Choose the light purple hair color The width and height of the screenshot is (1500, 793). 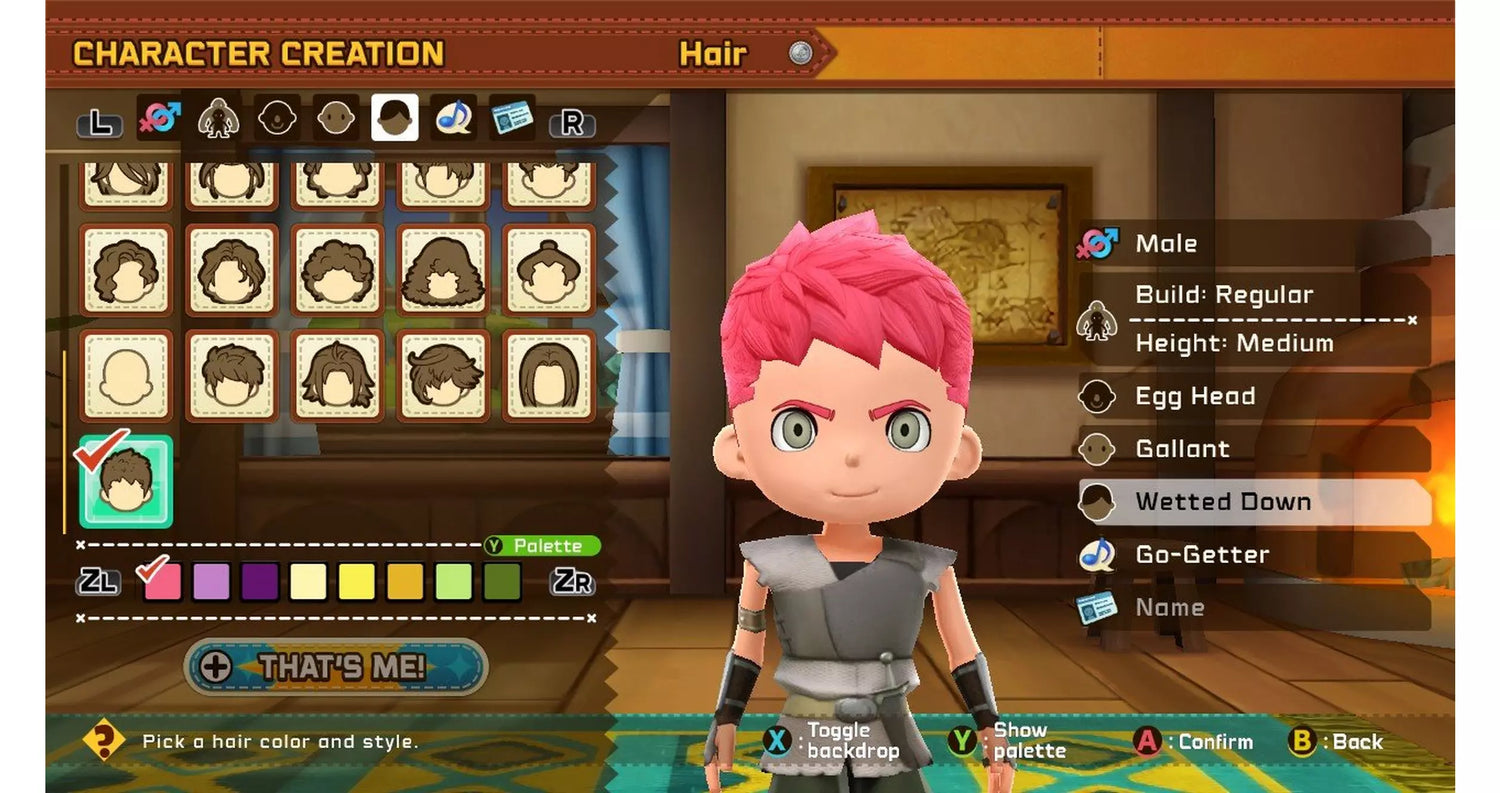point(211,582)
